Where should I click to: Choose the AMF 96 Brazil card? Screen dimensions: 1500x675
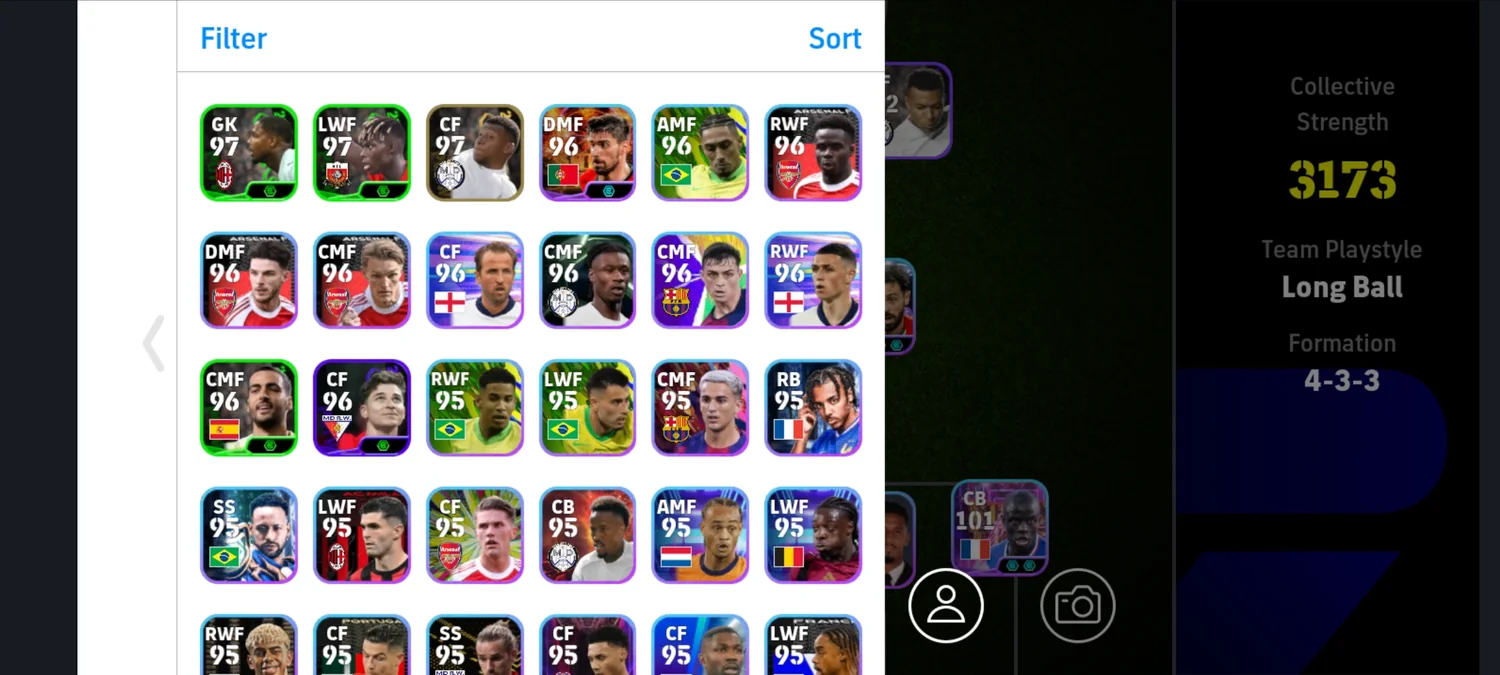[x=700, y=153]
